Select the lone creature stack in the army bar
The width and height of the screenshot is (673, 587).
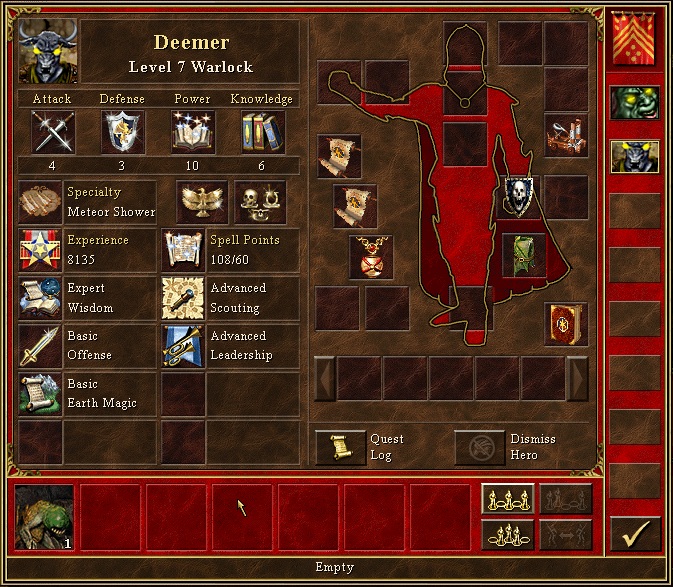pyautogui.click(x=45, y=517)
